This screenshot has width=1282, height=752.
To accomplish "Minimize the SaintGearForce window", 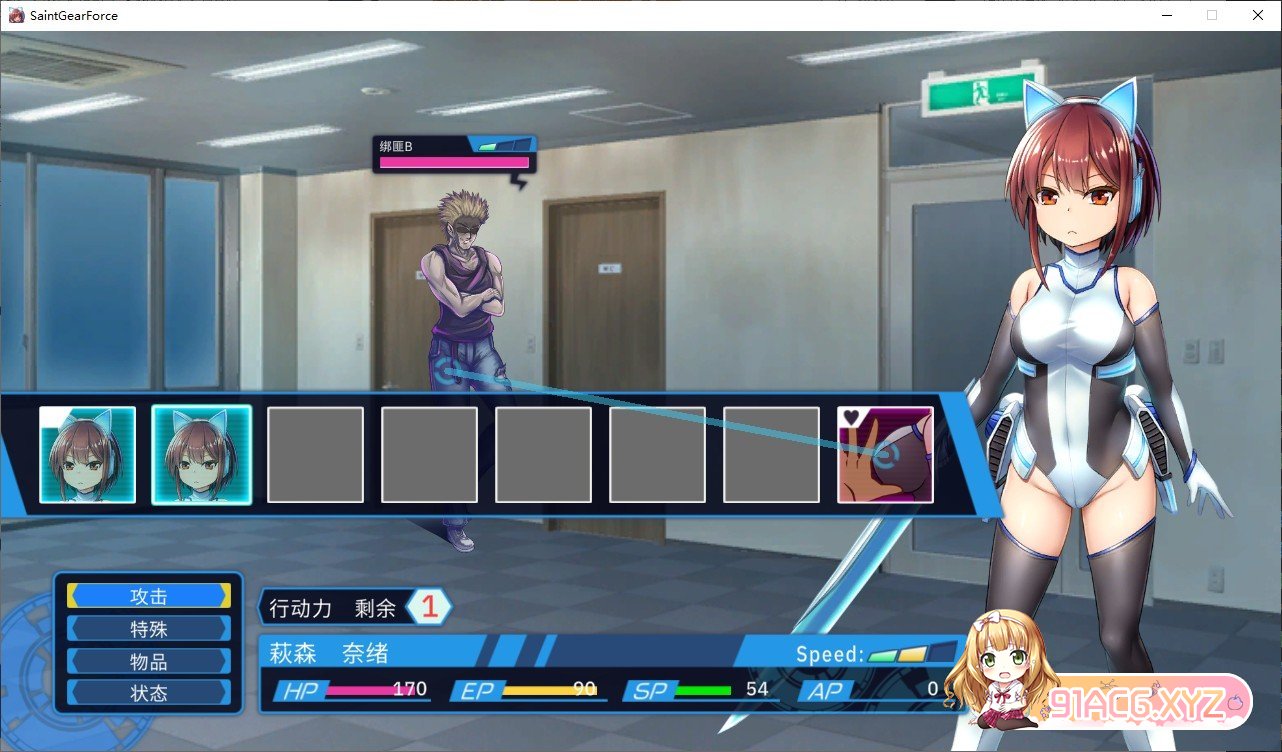I will [x=1166, y=15].
